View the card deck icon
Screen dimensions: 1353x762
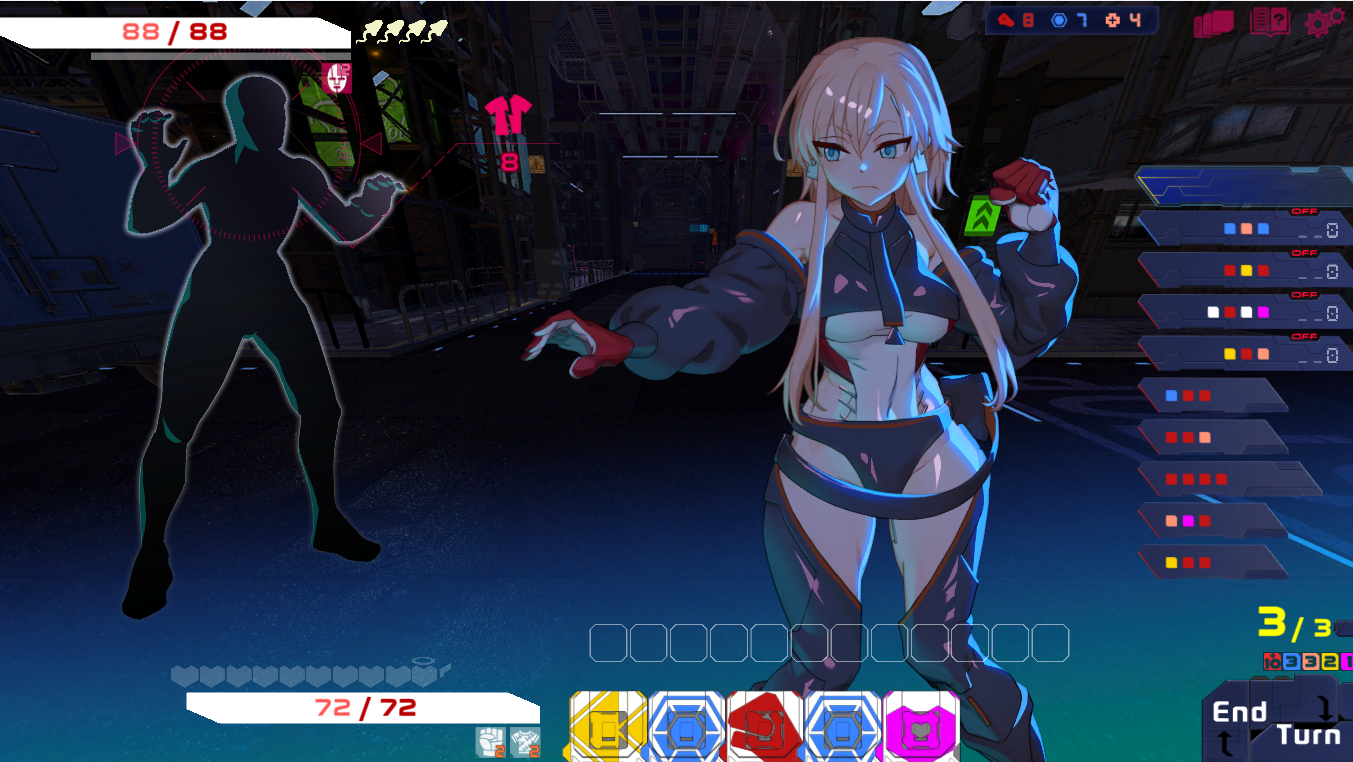pos(1213,24)
